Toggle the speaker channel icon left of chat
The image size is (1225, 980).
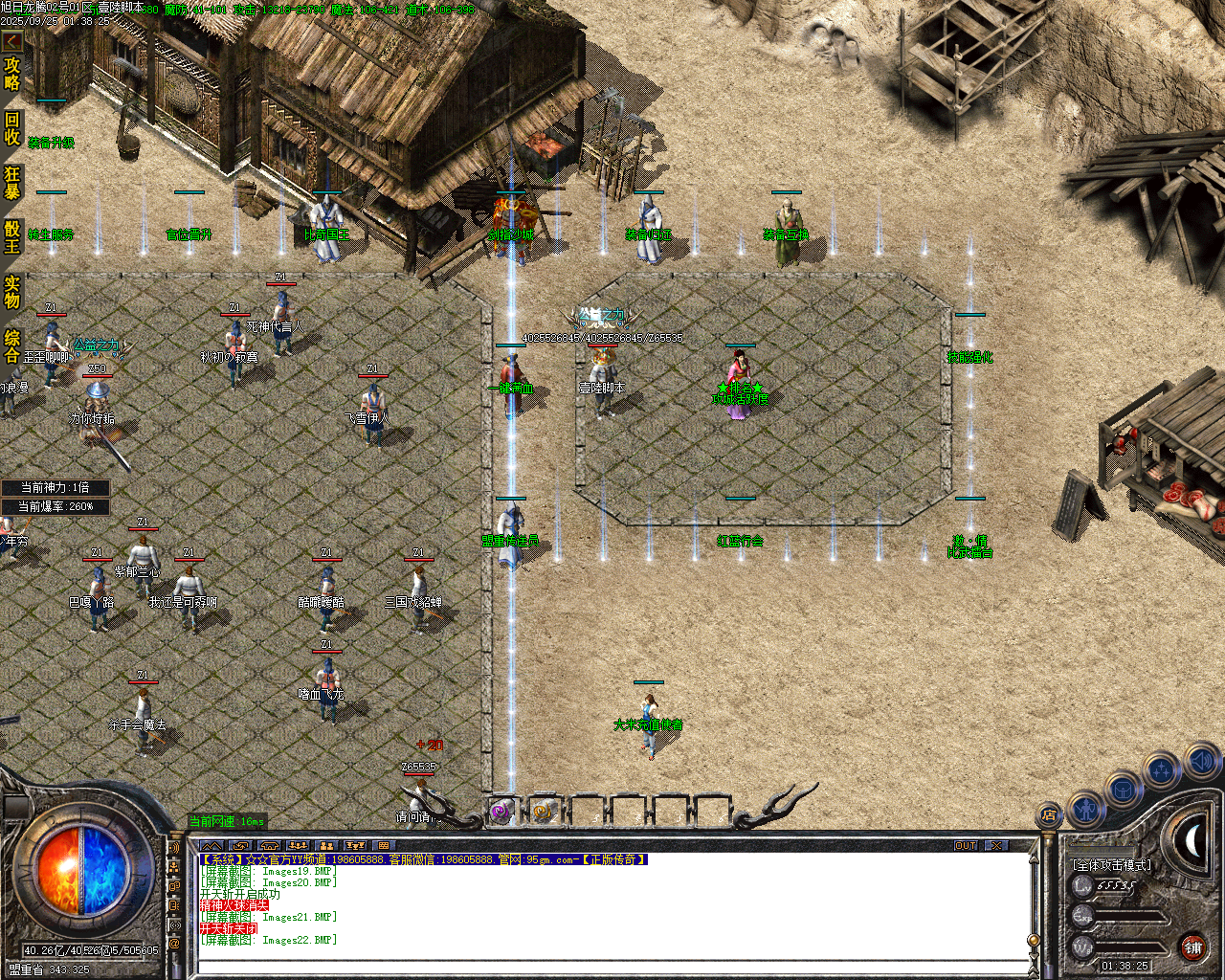coord(173,846)
